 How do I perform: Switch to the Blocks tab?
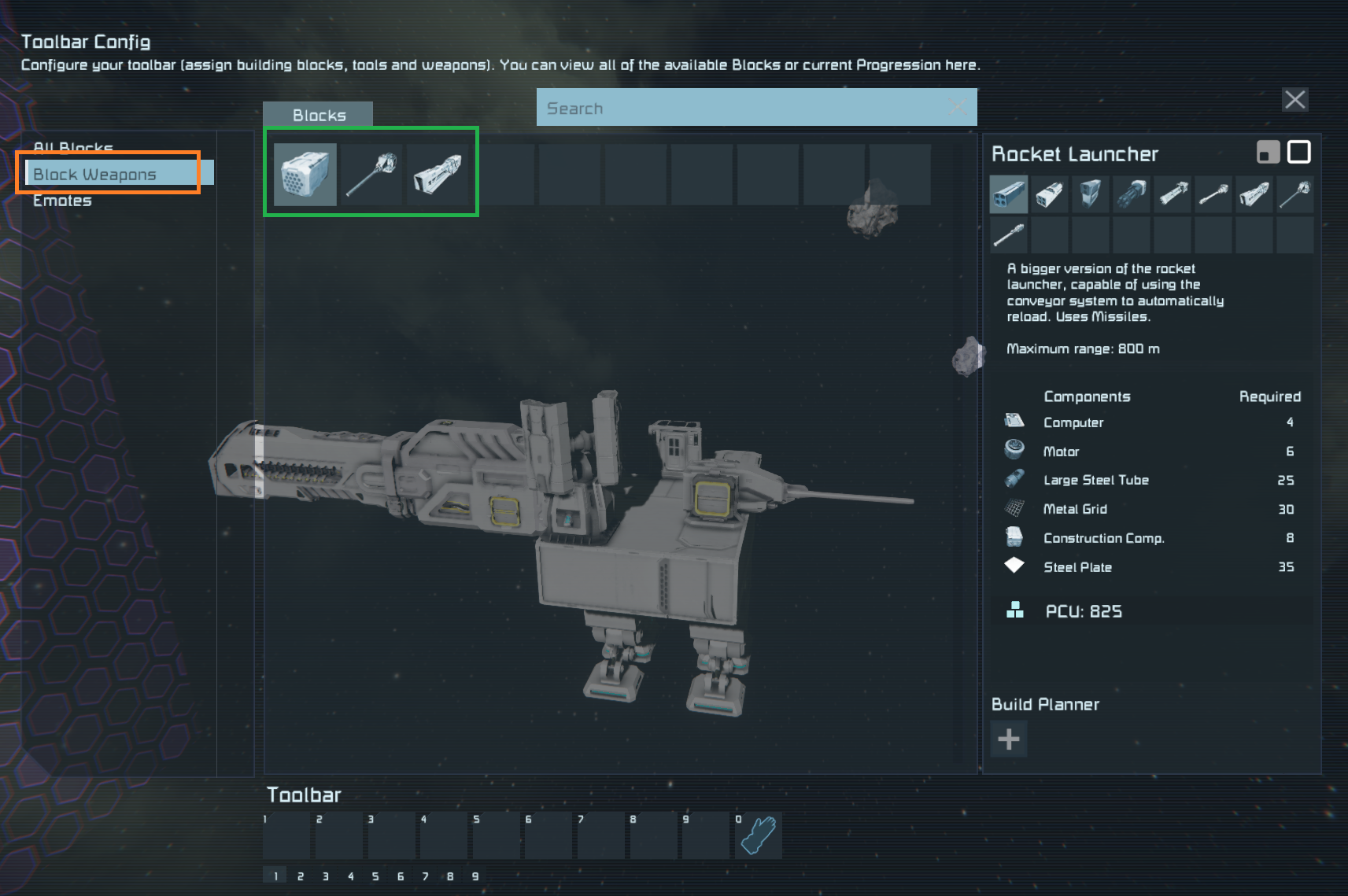click(x=319, y=115)
